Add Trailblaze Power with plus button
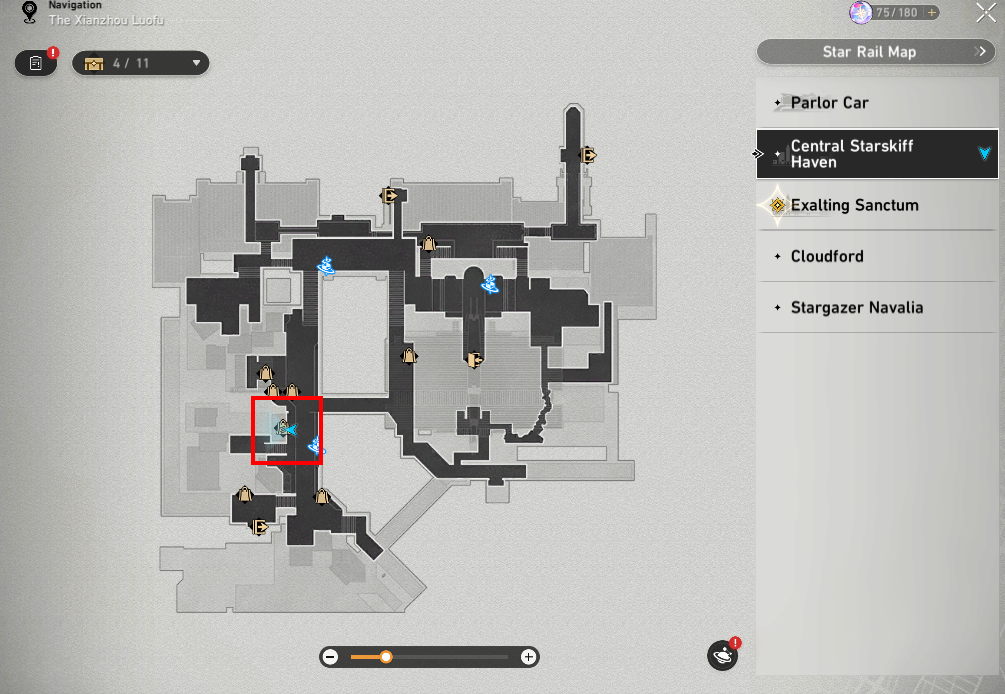 932,13
